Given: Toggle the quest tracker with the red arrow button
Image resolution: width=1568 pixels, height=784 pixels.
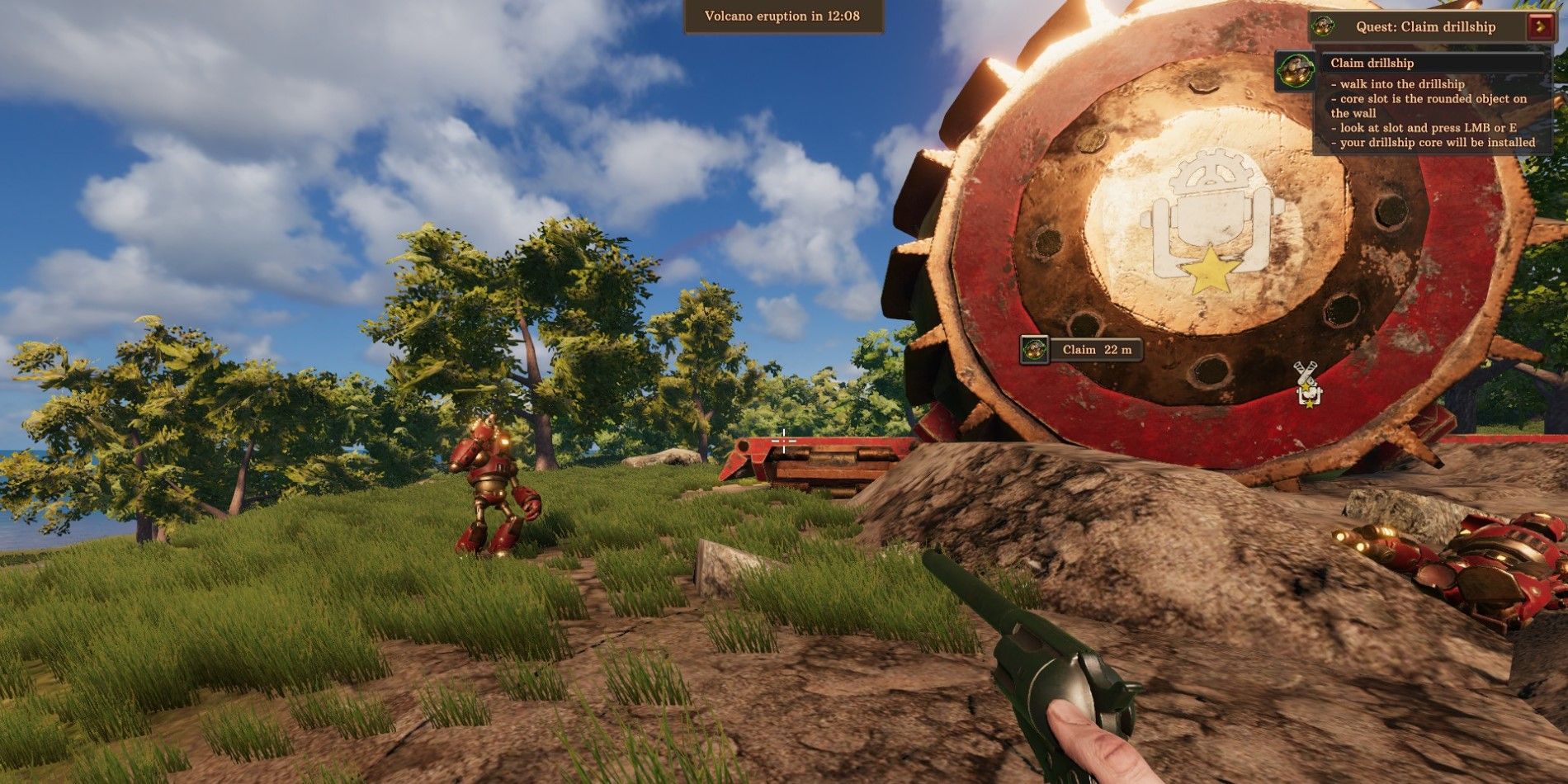Looking at the screenshot, I should coord(1541,26).
